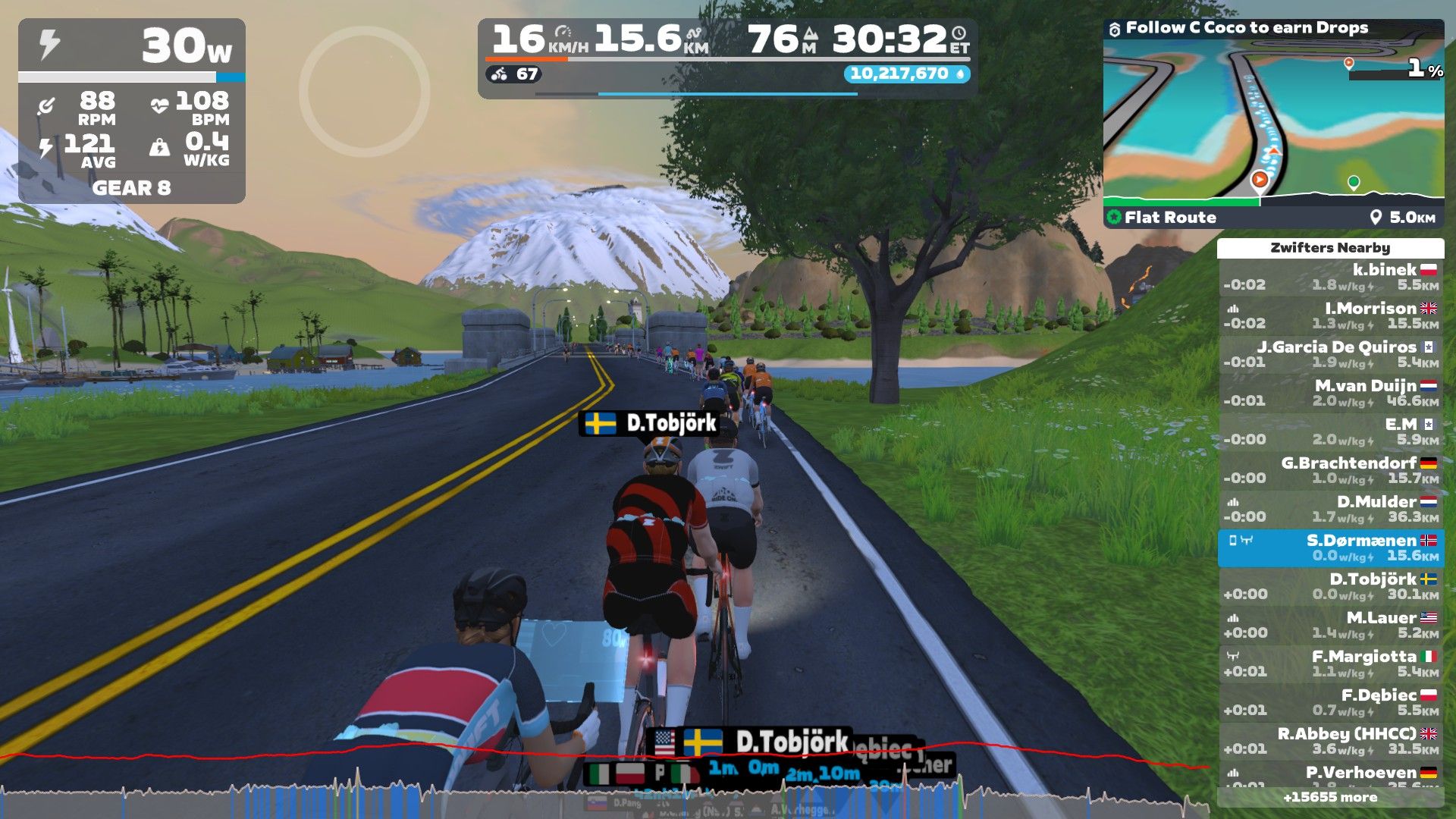The image size is (1456, 819).
Task: Choose M.Lauer's rider entry
Action: 1331,625
